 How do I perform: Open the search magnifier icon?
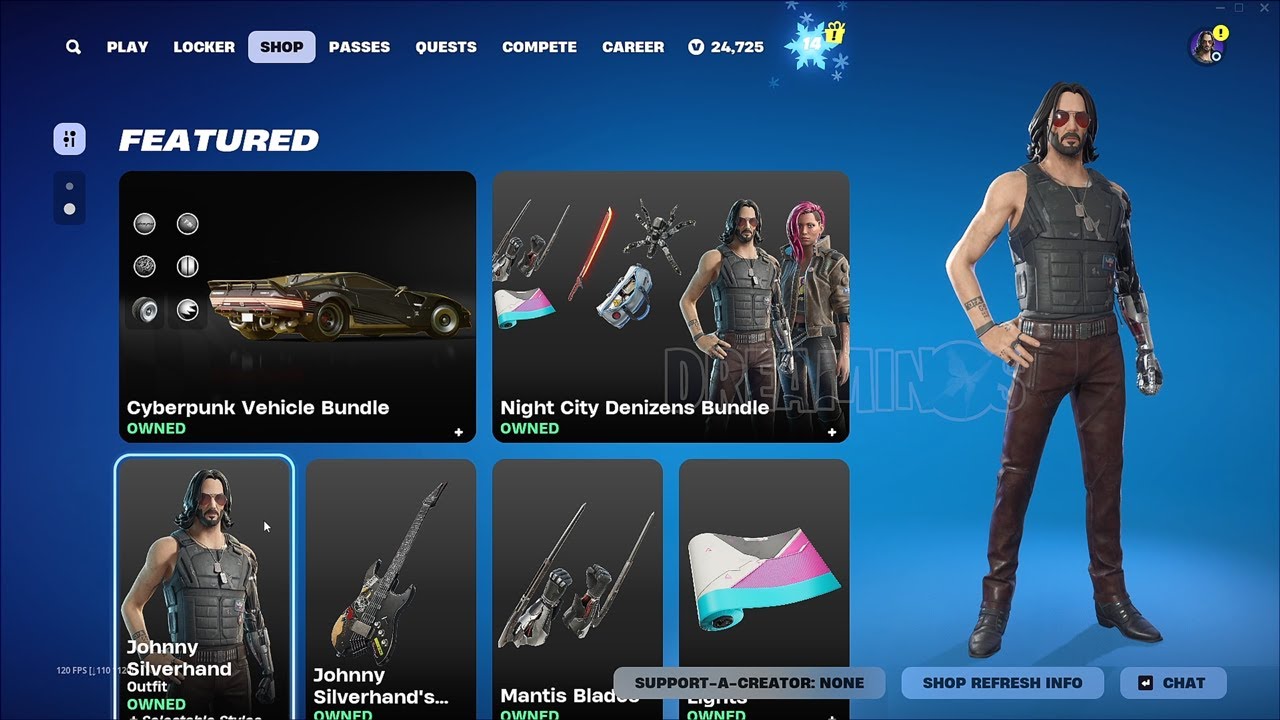71,46
